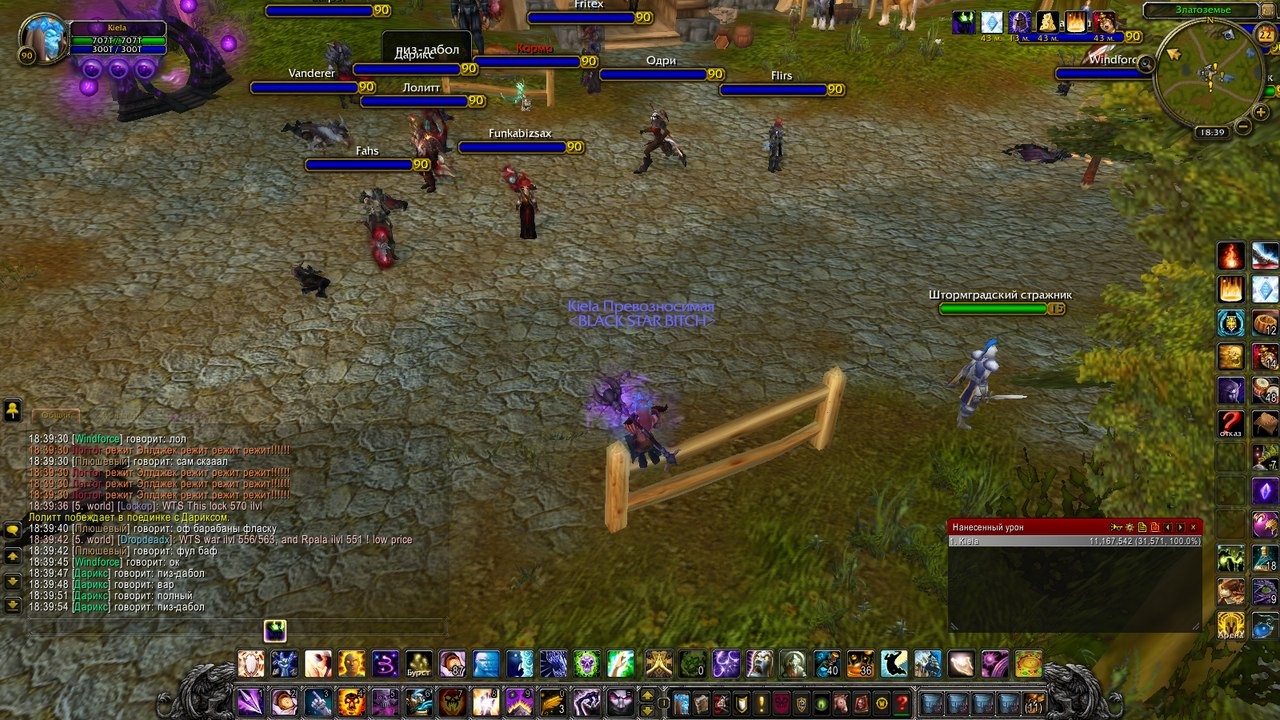
Task: Open the minimap tracking magnifier button
Action: pos(1147,64)
